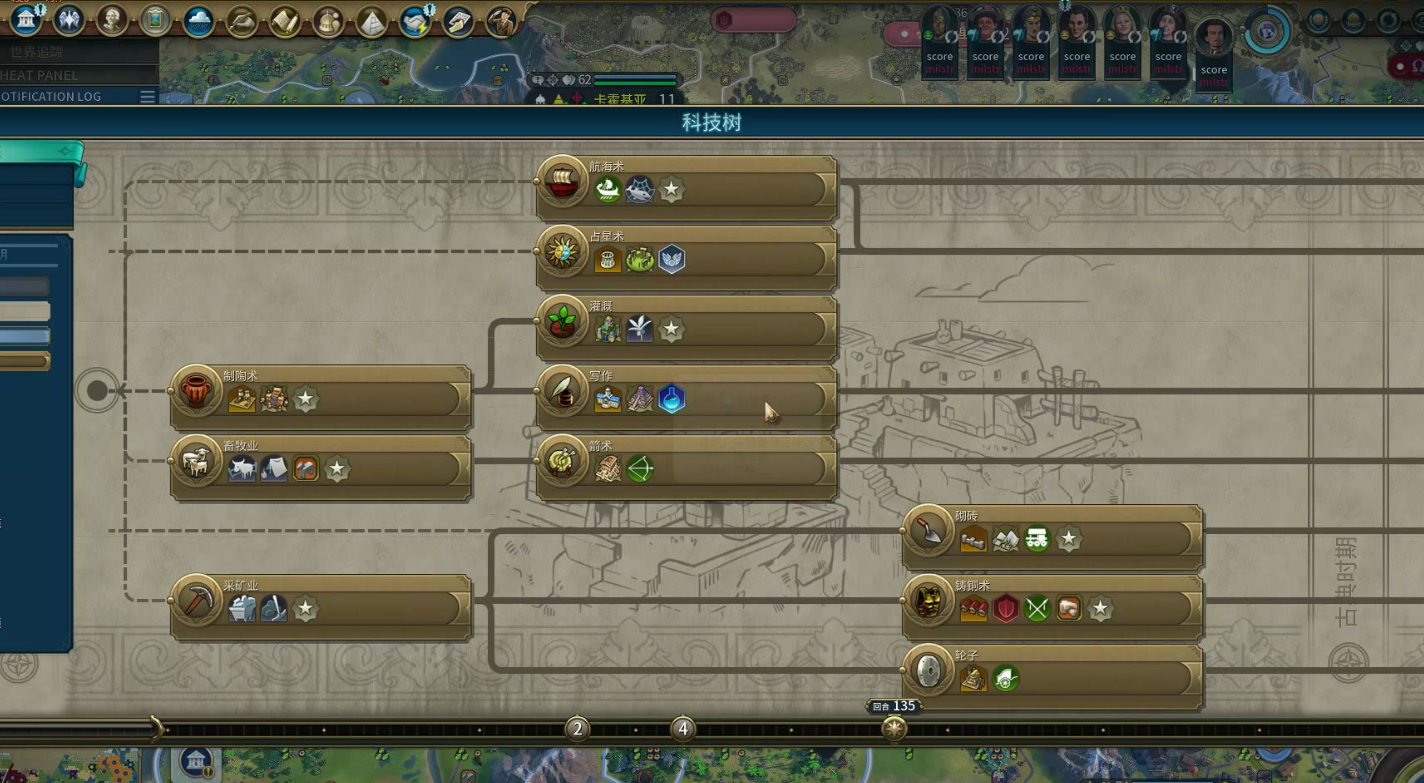
Task: Open the great people bust icon
Action: (x=112, y=19)
